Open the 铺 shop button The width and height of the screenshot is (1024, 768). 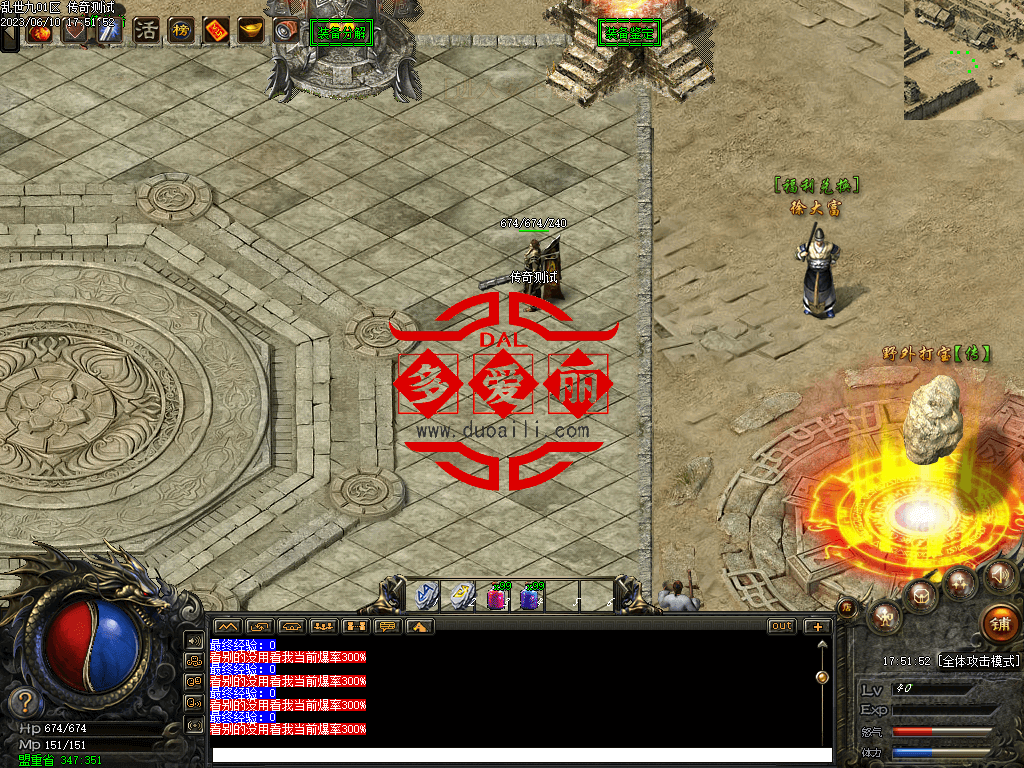pyautogui.click(x=1000, y=623)
